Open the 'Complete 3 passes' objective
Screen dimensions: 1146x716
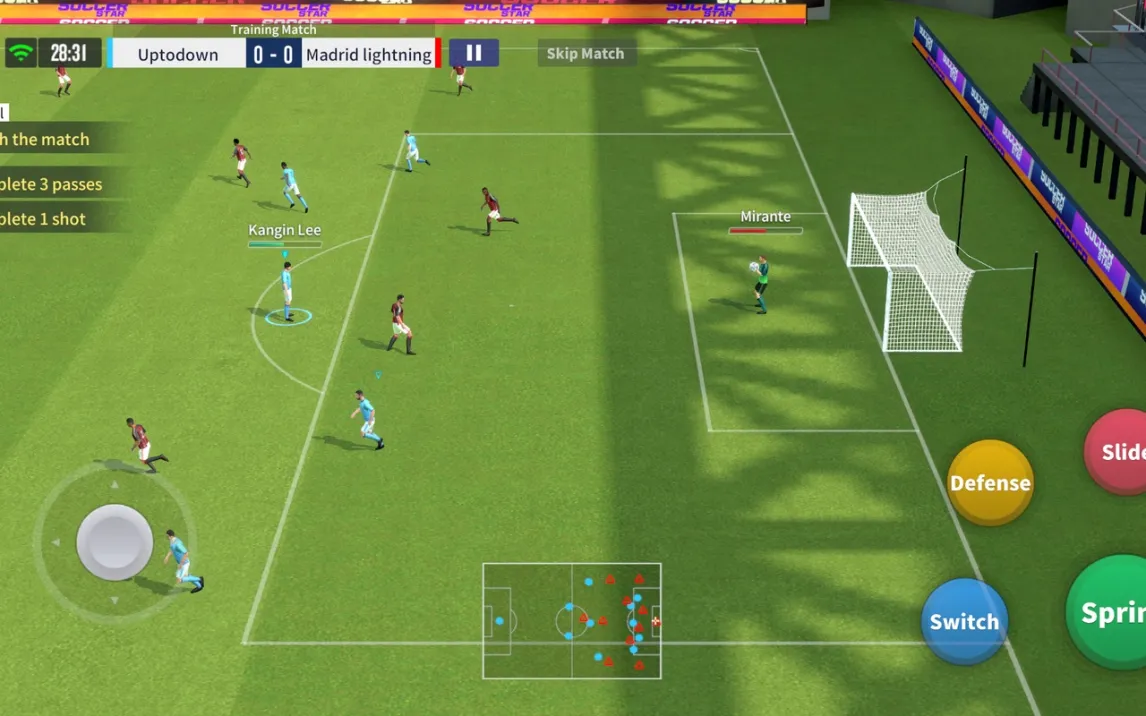(55, 184)
